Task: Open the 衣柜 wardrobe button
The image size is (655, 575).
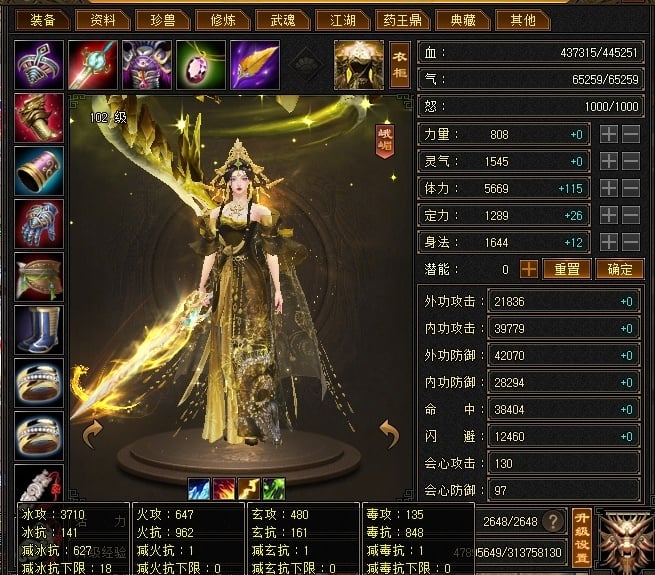Action: 399,66
